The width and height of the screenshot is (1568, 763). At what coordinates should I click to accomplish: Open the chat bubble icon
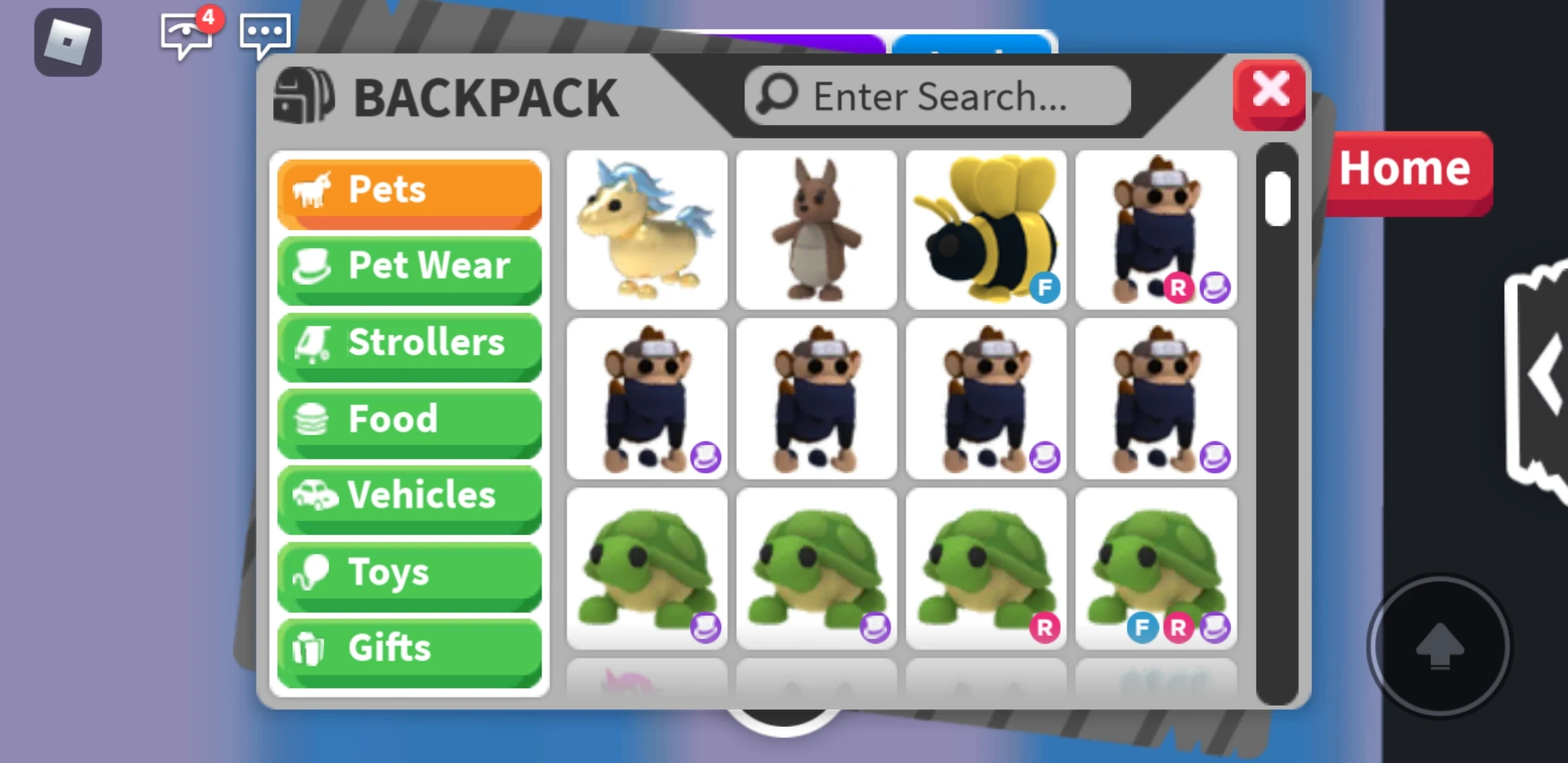[264, 34]
